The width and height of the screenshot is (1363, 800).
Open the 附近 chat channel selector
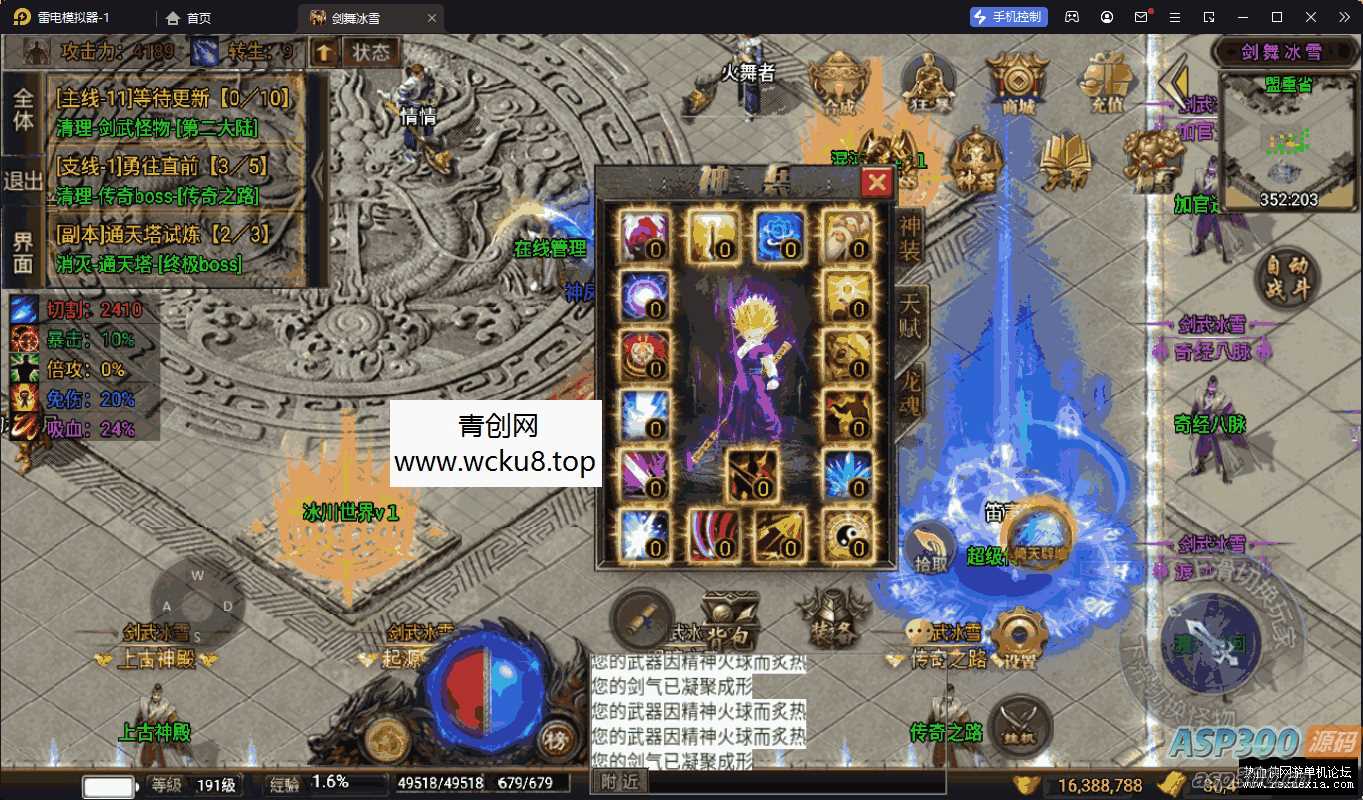click(619, 782)
